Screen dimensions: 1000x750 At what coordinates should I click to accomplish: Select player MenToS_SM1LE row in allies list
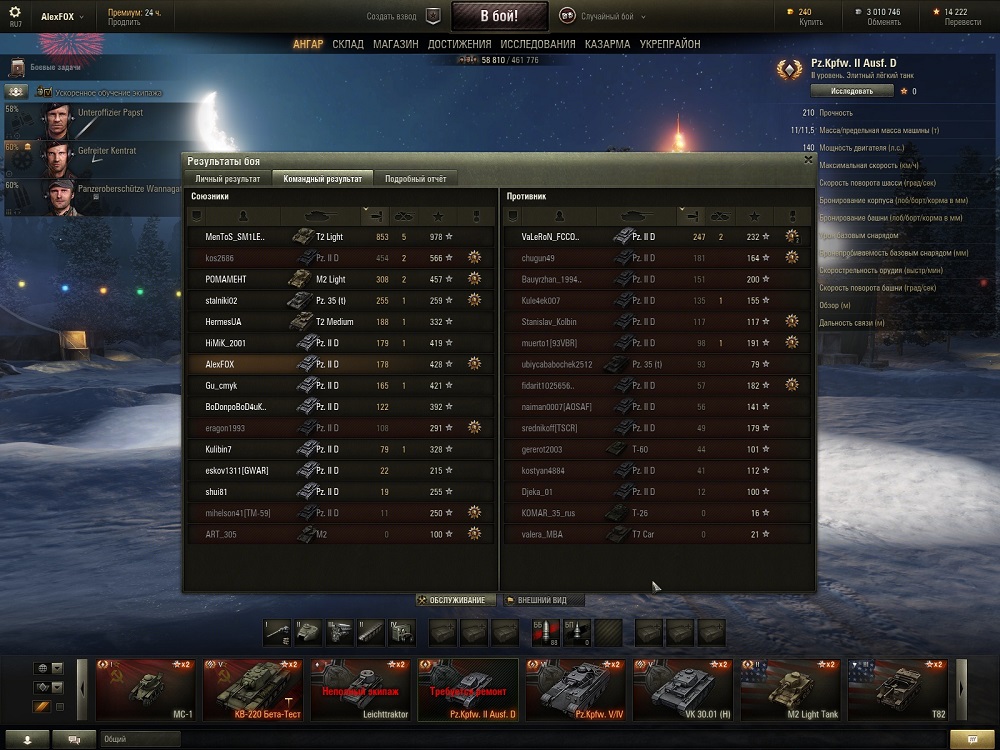tap(340, 237)
